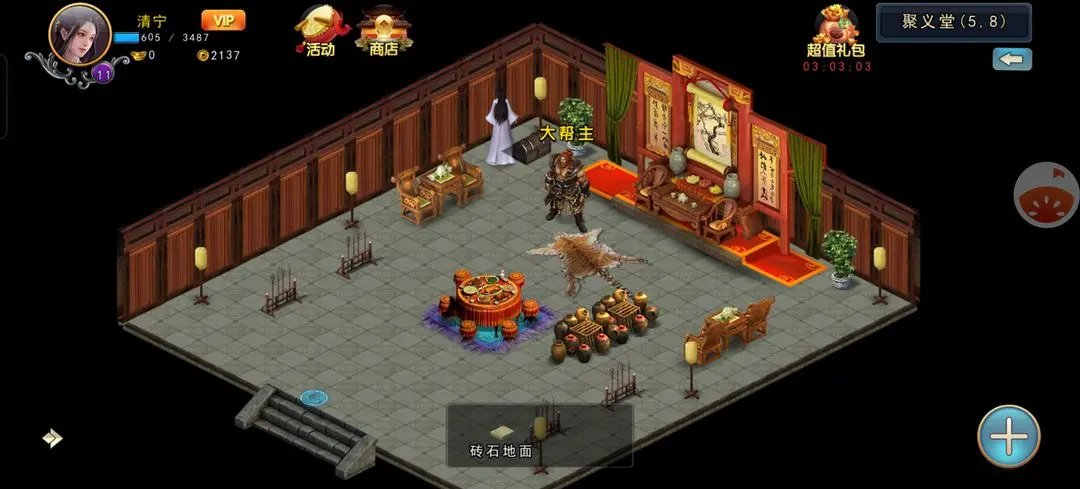Click the small arrow icon at bottom left
1080x489 pixels.
coord(52,437)
